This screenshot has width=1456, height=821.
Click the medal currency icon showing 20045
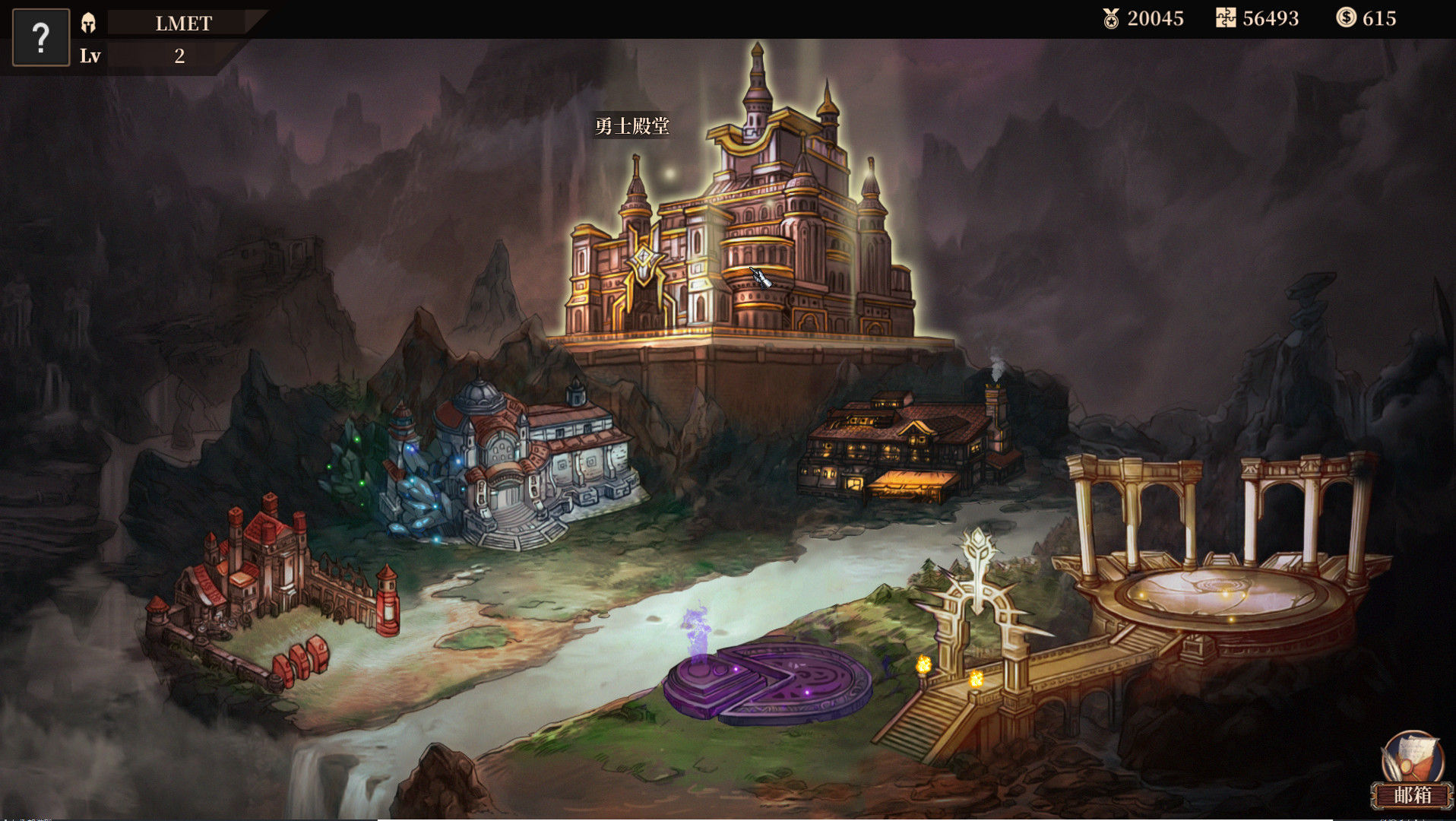(1109, 18)
